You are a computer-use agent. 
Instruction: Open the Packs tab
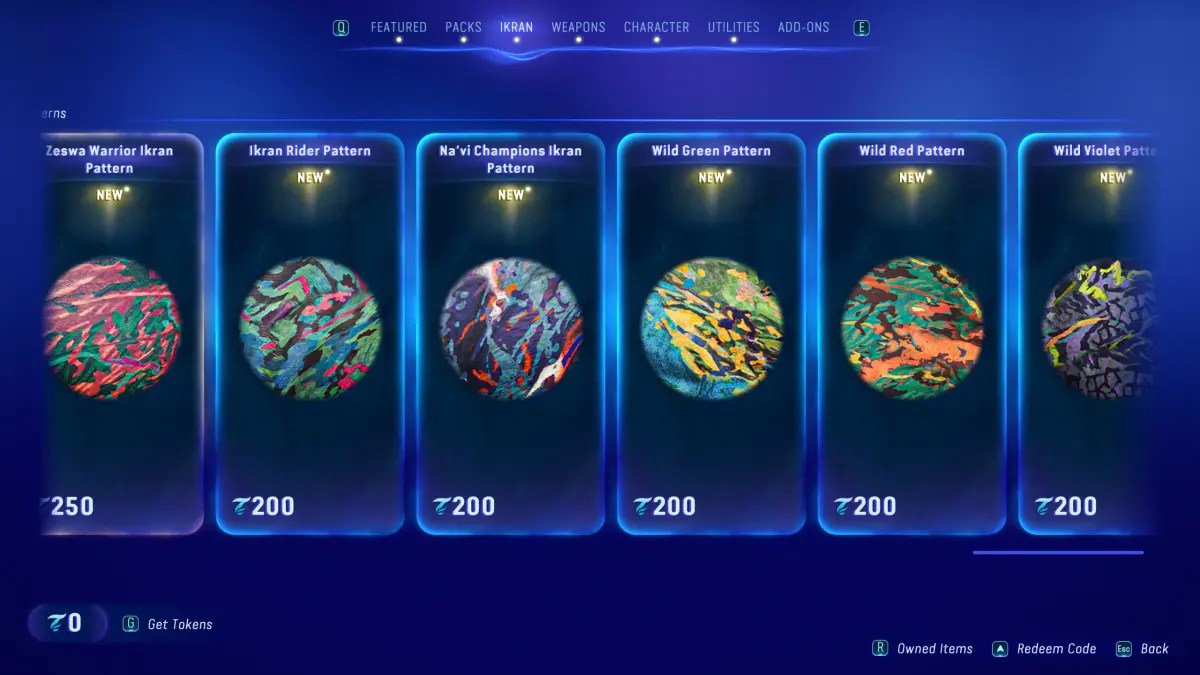coord(463,27)
